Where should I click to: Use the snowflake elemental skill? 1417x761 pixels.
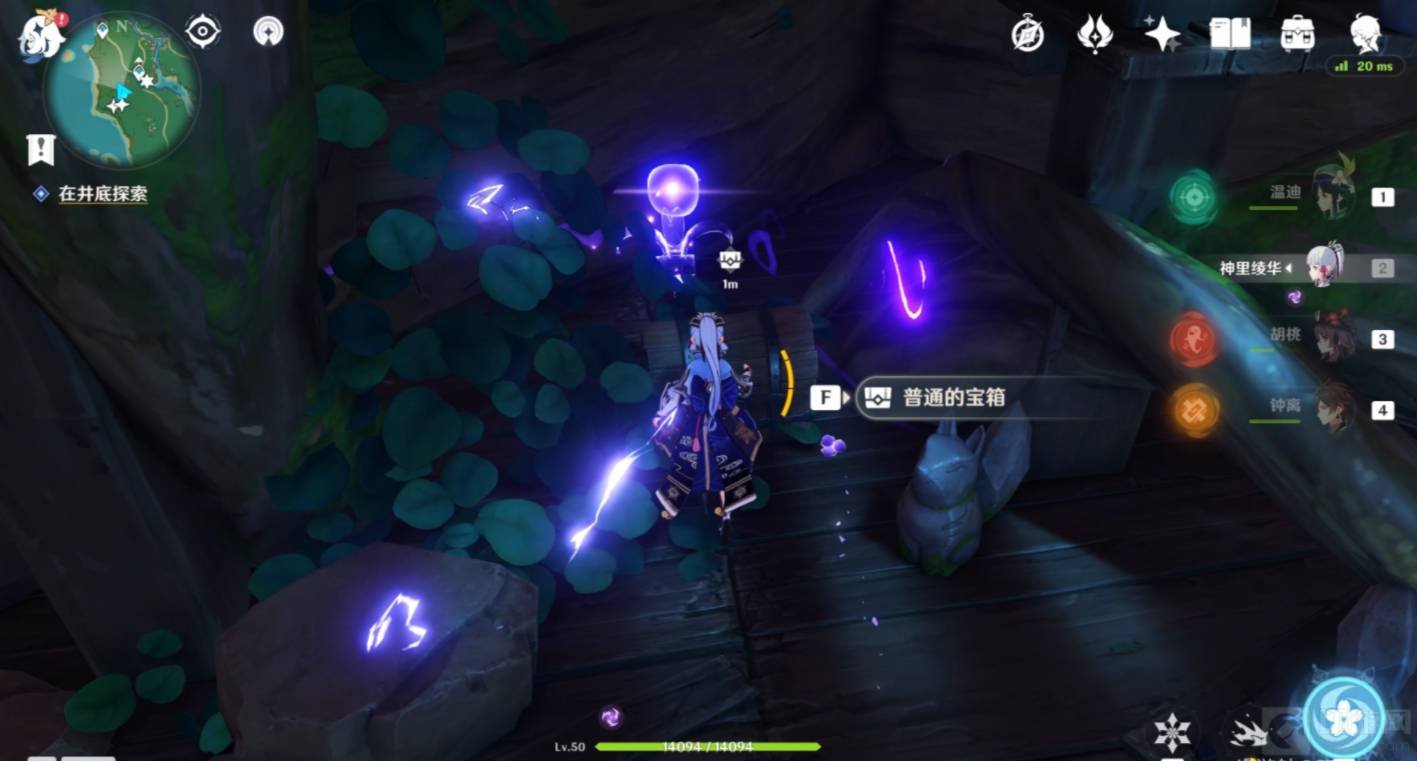pos(1172,733)
